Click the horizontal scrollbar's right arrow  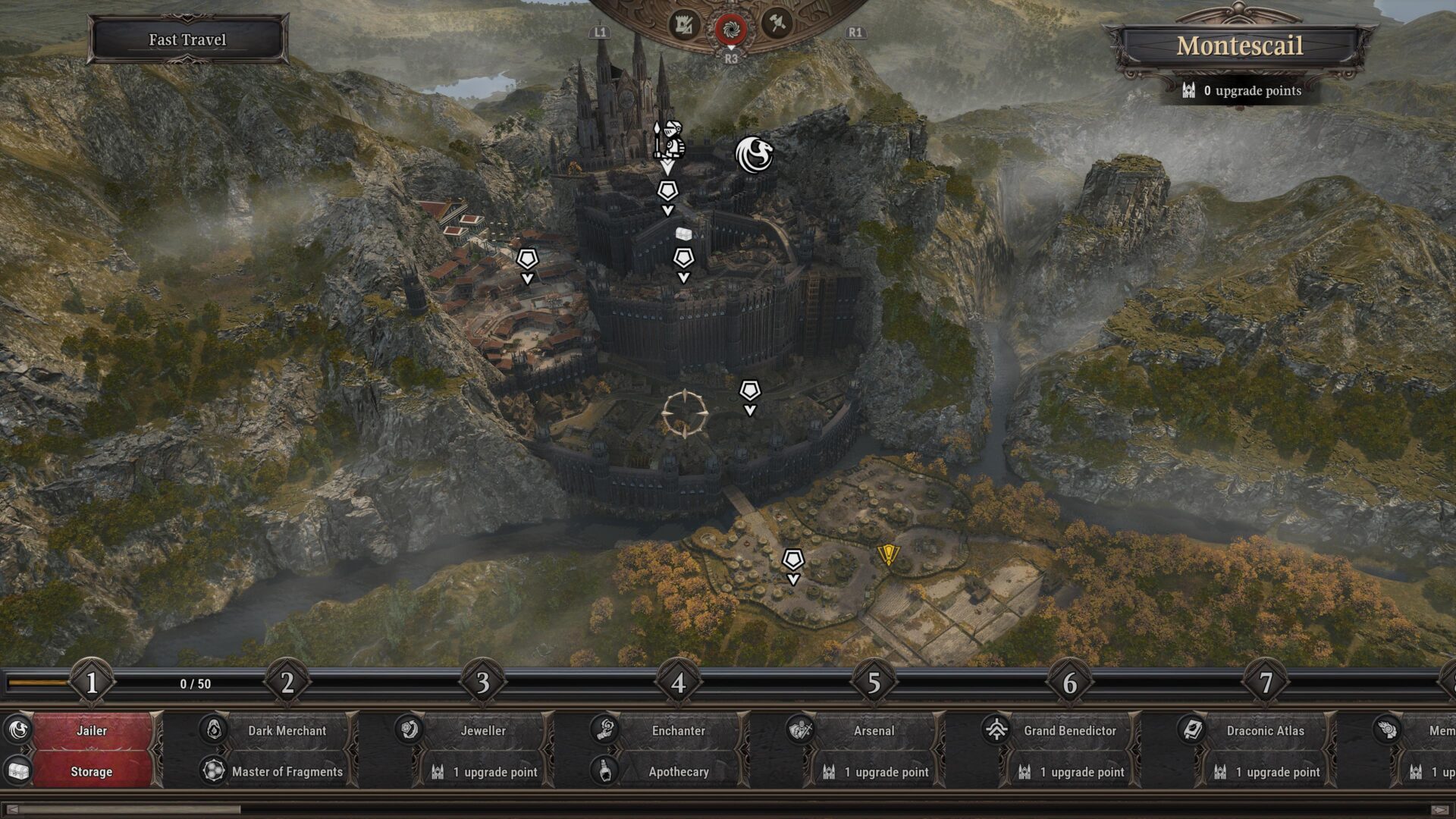(1440, 810)
